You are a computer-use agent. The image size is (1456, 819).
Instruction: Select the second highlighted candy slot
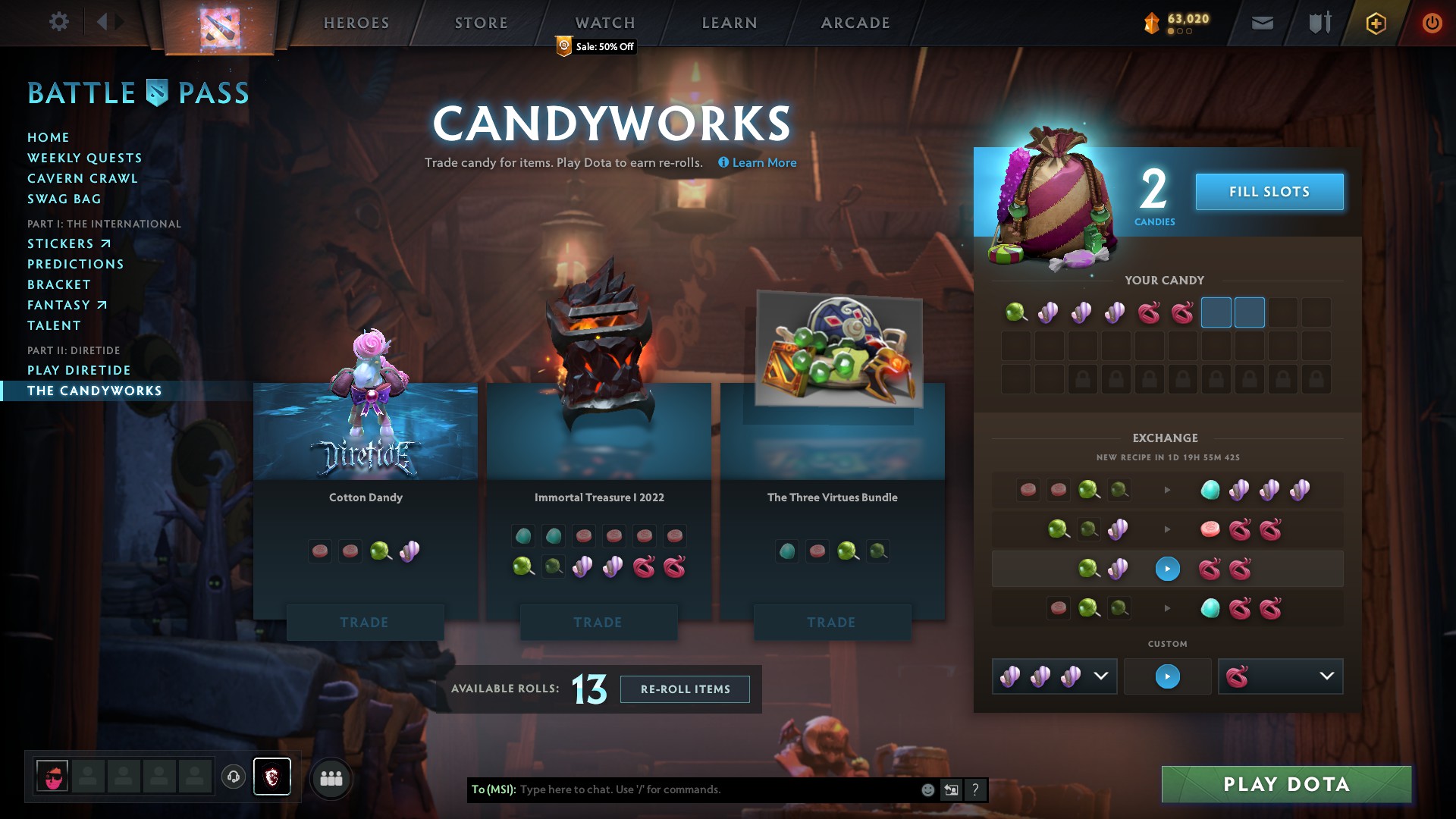pyautogui.click(x=1250, y=312)
